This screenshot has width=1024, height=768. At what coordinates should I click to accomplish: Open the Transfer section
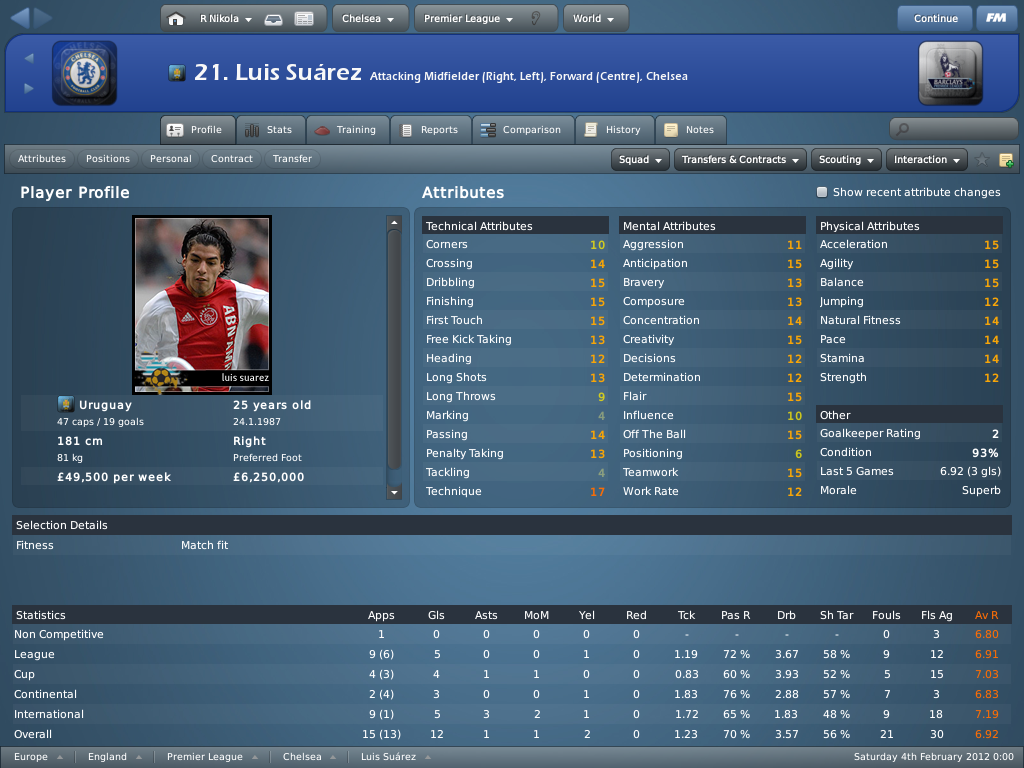pos(292,159)
